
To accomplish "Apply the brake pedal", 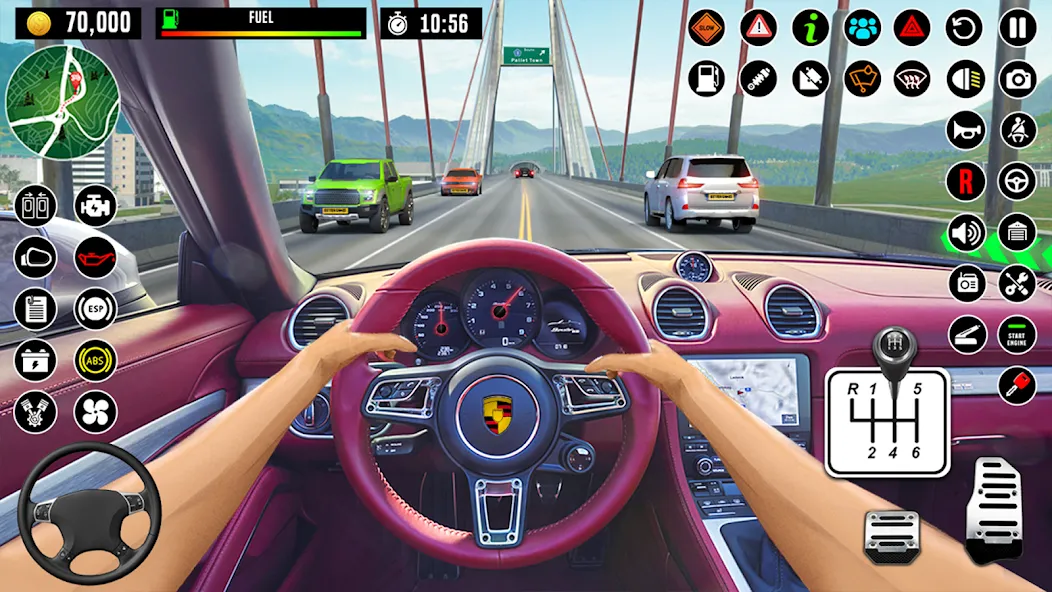I will (892, 535).
